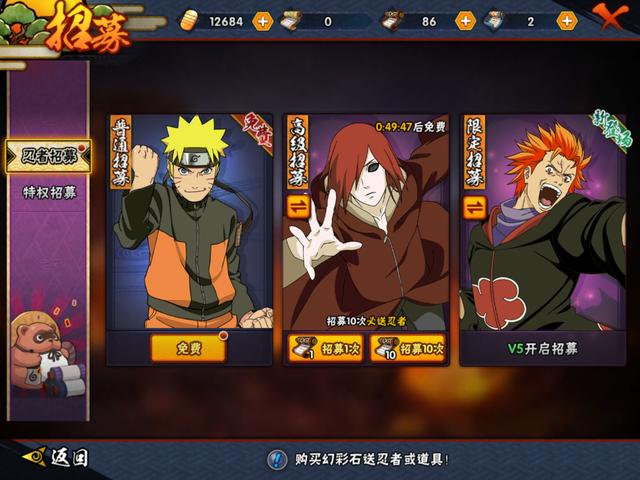Claim the 免费 normal recruit
The image size is (640, 480).
tap(188, 348)
